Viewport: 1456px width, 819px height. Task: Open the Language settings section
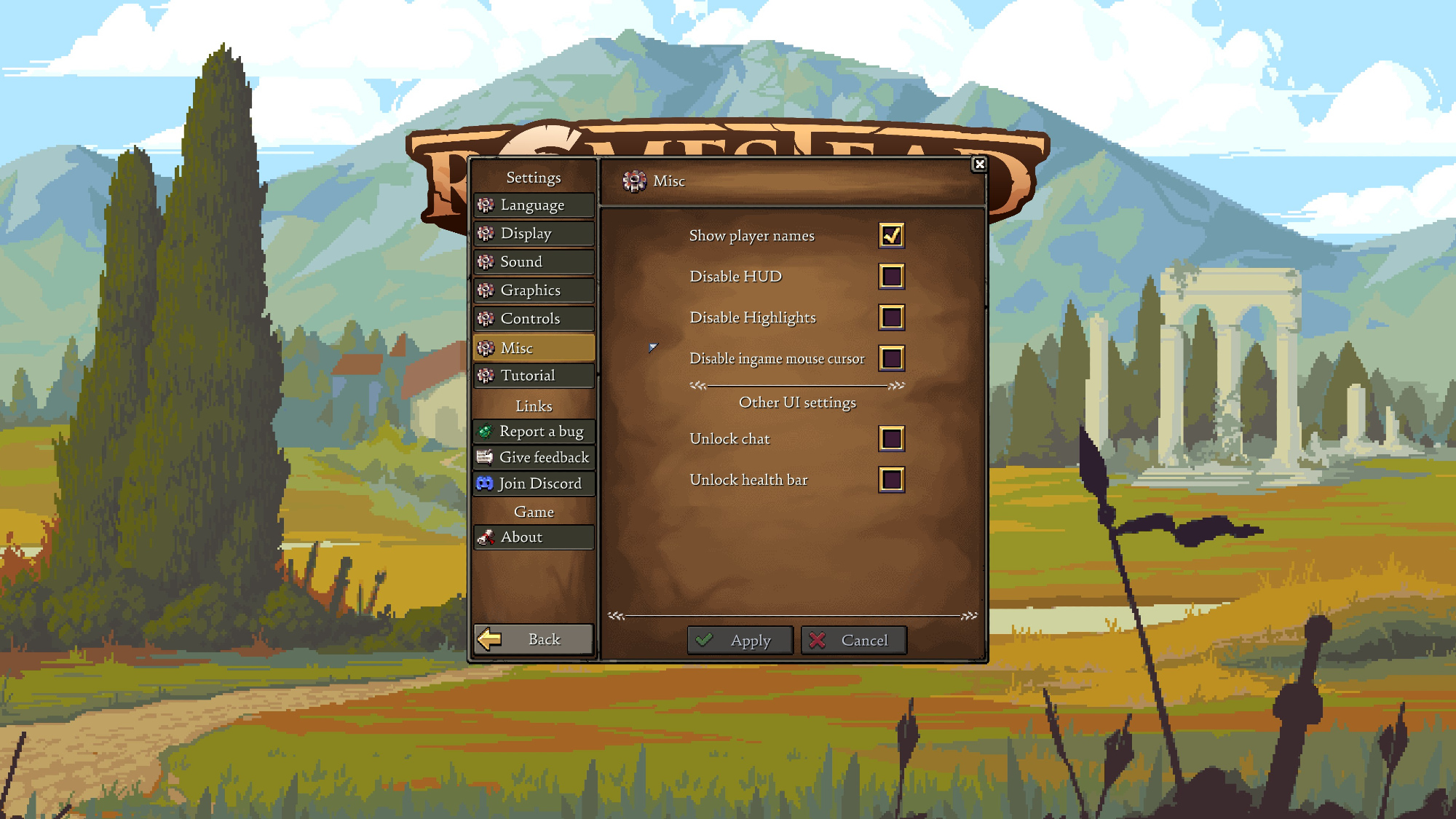pos(534,205)
